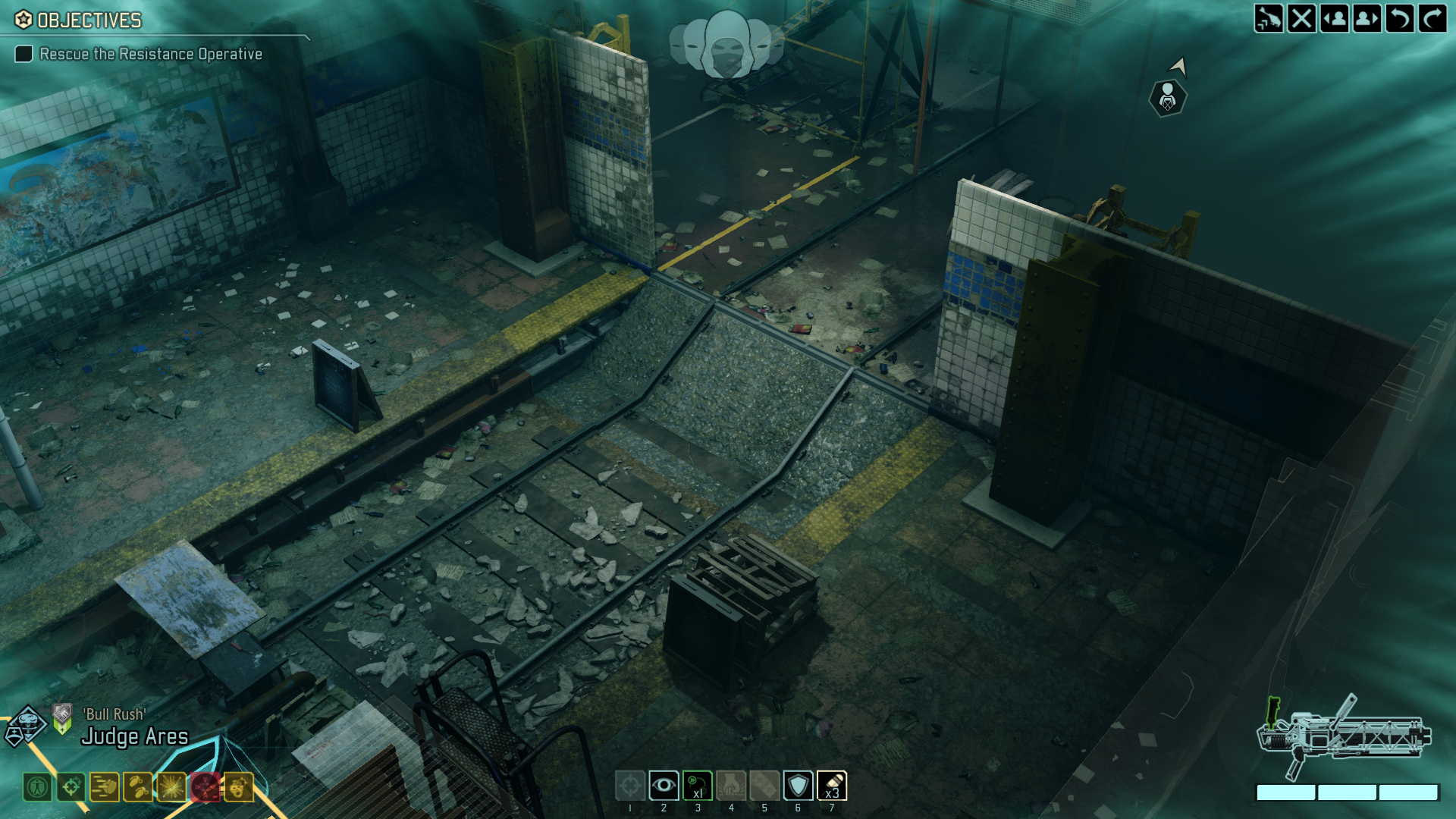The width and height of the screenshot is (1456, 819).
Task: Open the concealment hooded-face indicator
Action: point(726,44)
